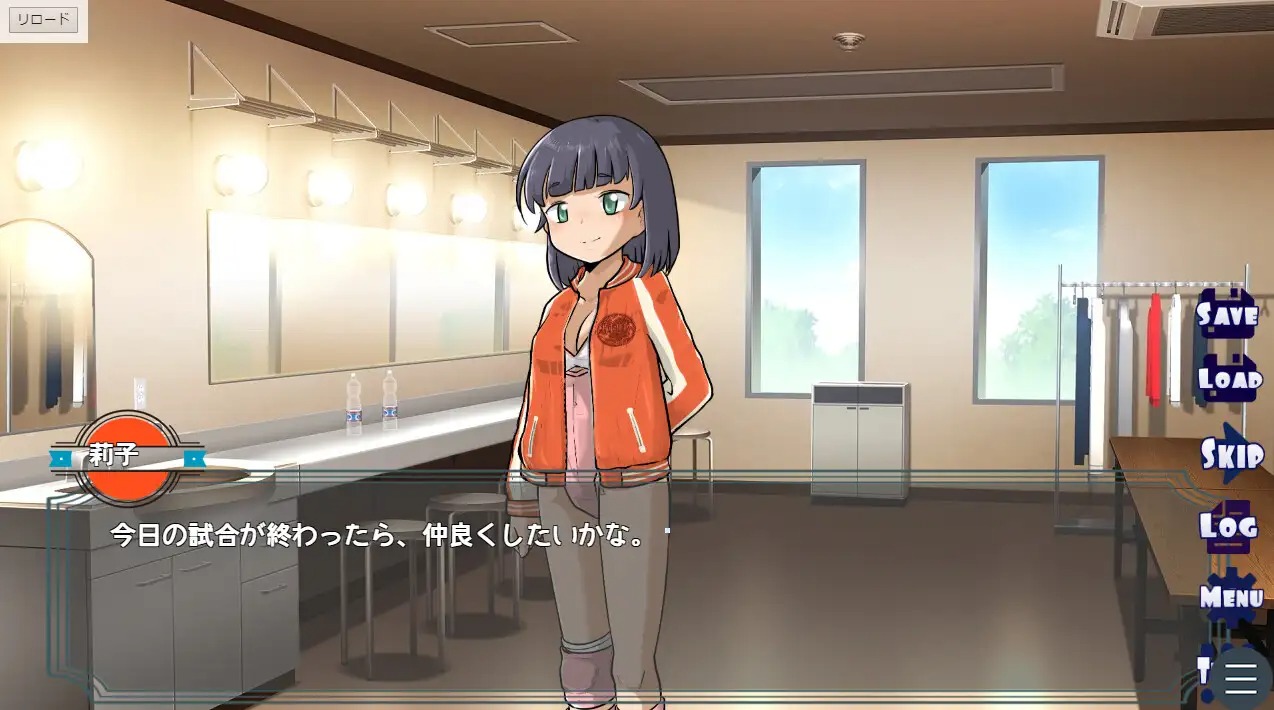Click the round hamburger menu icon
This screenshot has height=710, width=1274.
click(1241, 677)
